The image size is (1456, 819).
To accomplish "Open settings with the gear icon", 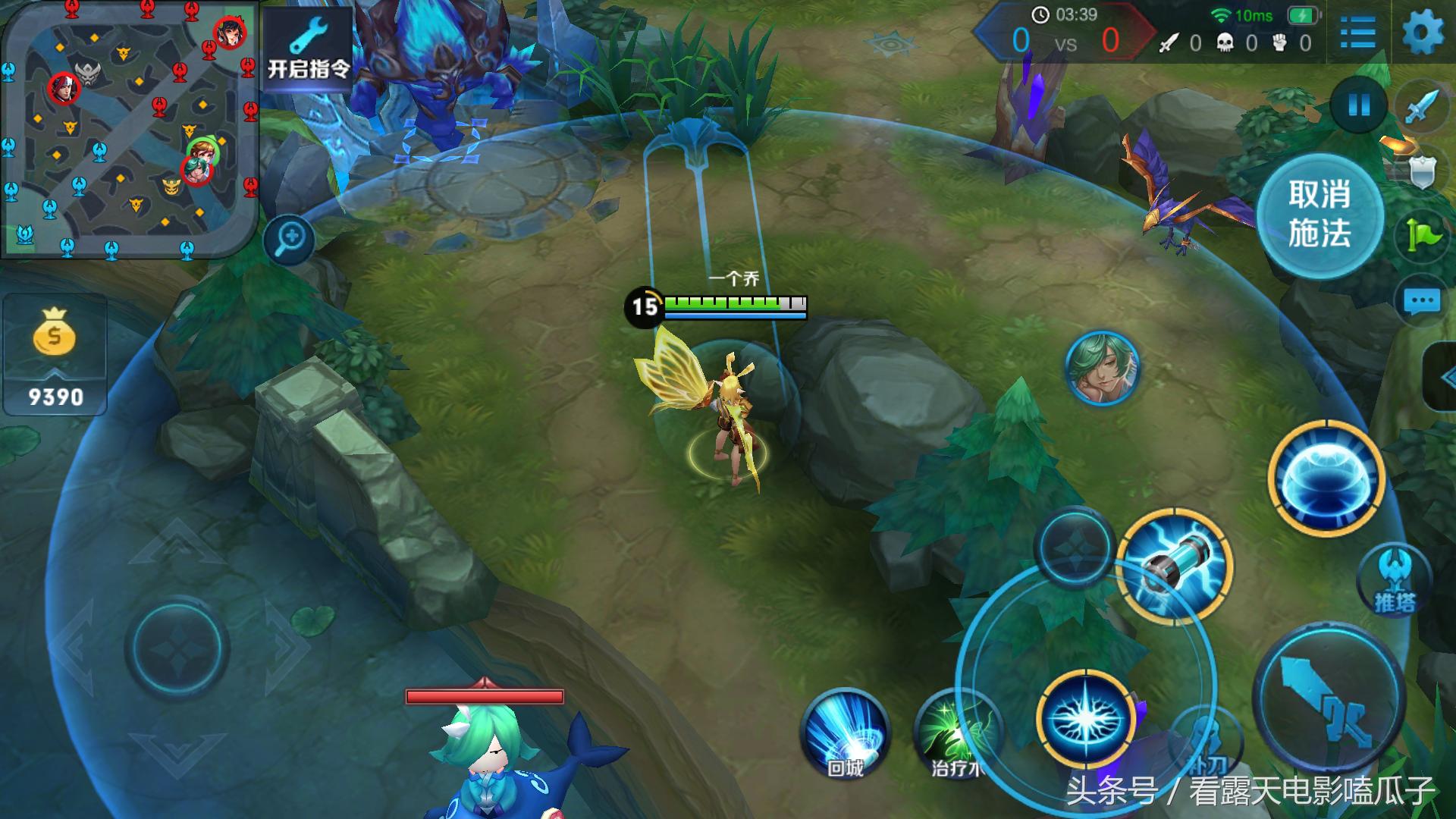I will 1423,34.
